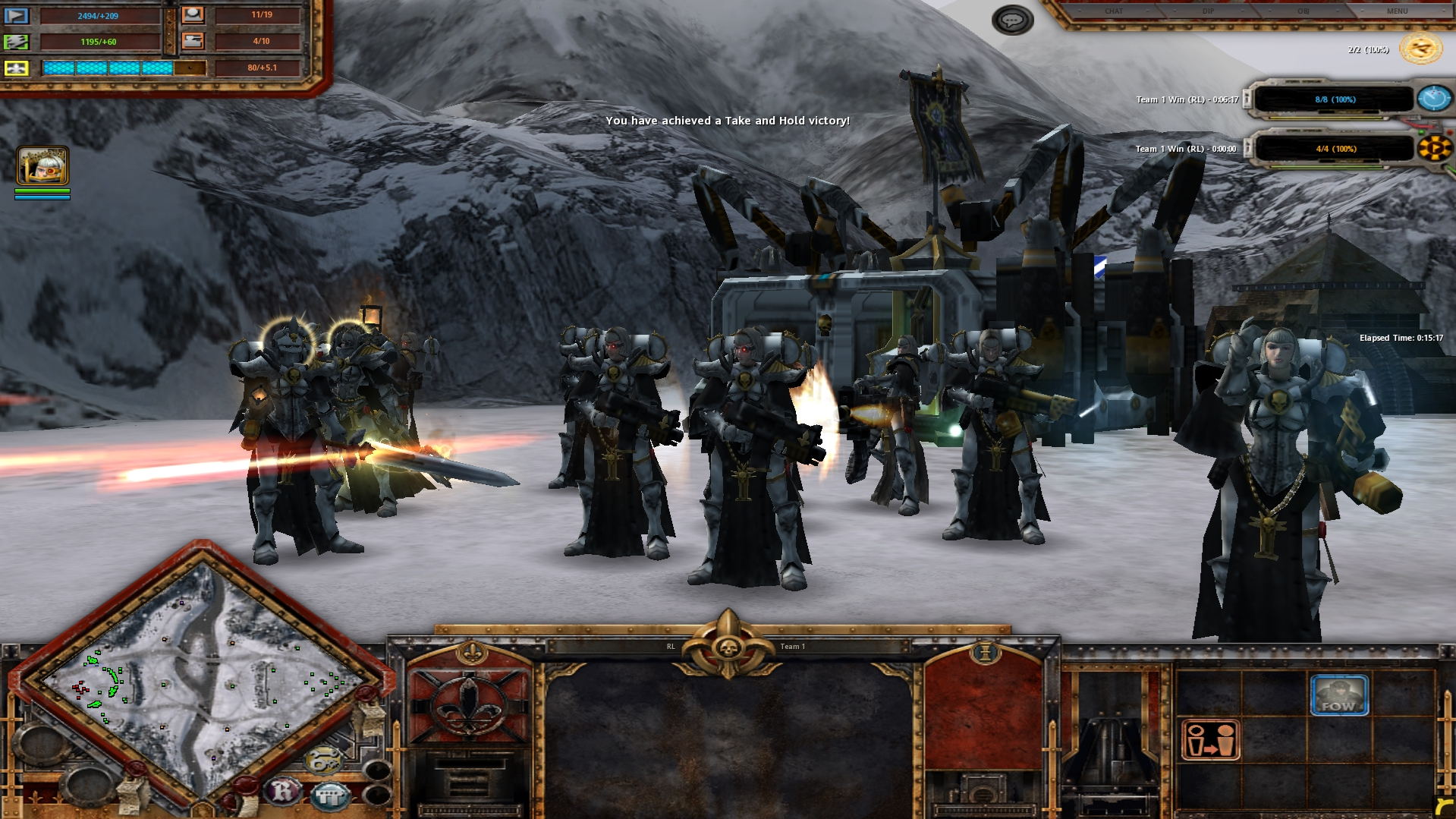This screenshot has height=819, width=1456.
Task: Toggle the FOW fog of war button
Action: (x=1339, y=694)
